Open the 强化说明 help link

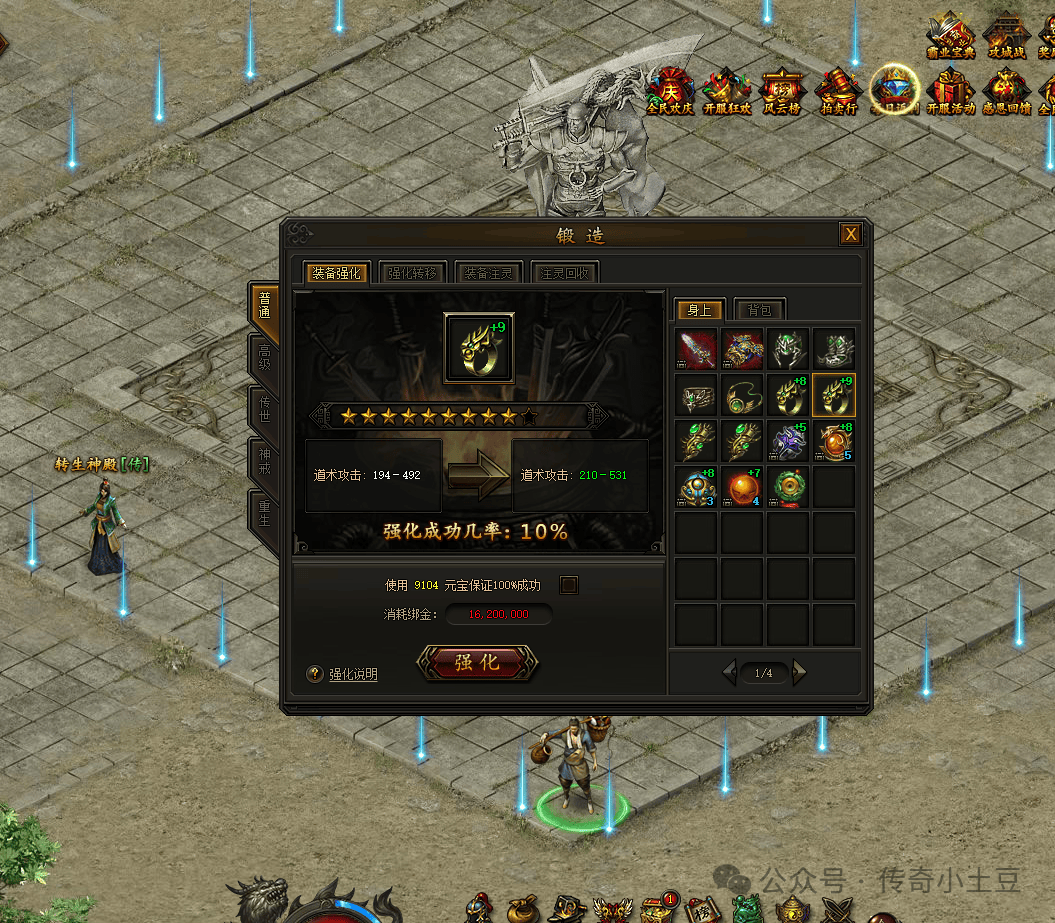(352, 674)
